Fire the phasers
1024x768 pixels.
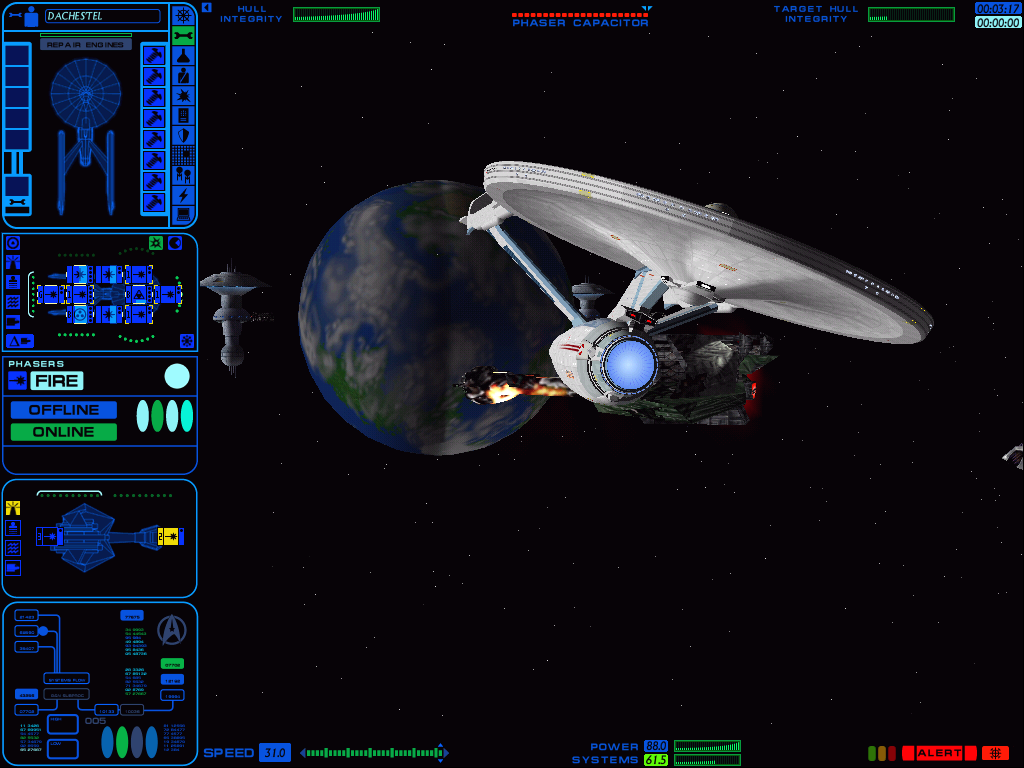(56, 380)
